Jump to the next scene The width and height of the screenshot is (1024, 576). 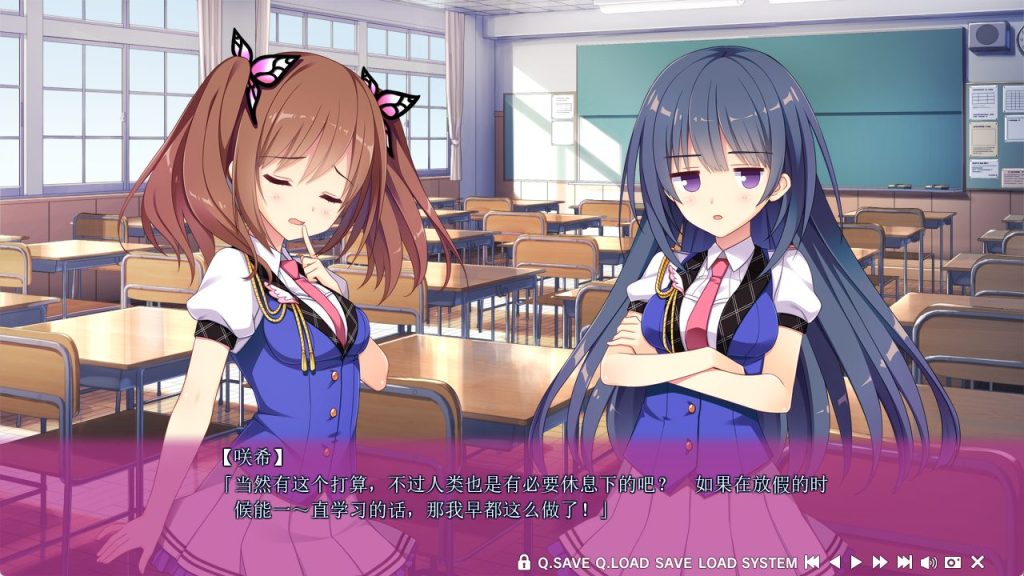904,563
